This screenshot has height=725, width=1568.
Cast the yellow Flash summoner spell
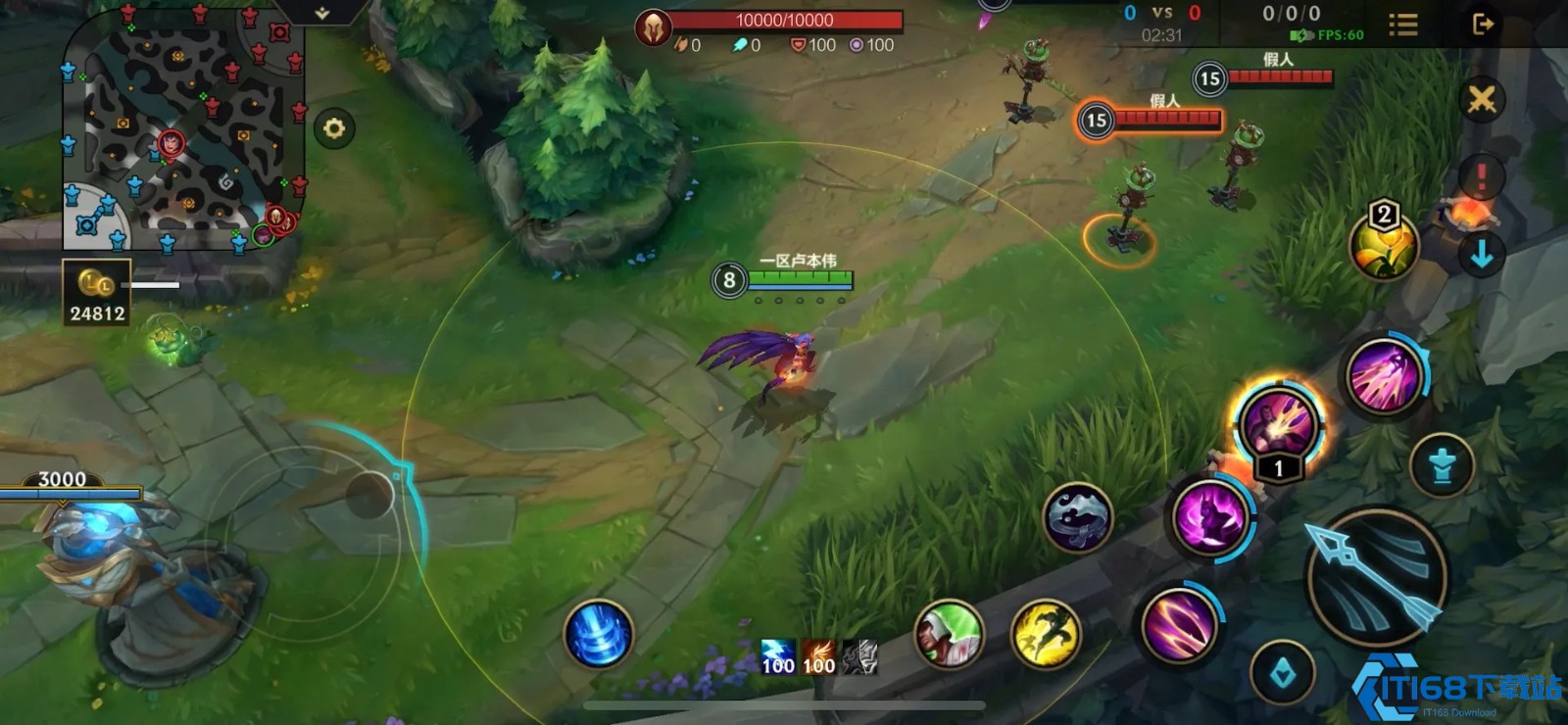coord(1046,634)
